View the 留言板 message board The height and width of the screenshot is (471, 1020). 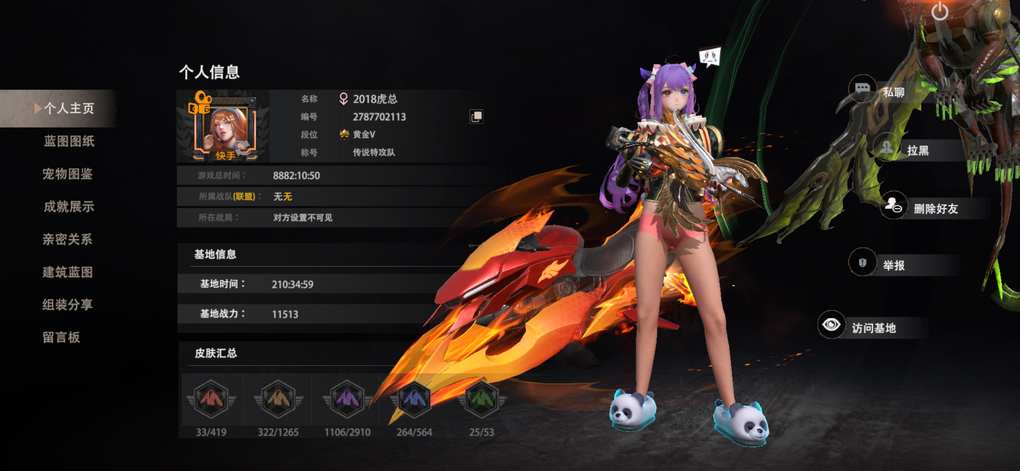61,338
